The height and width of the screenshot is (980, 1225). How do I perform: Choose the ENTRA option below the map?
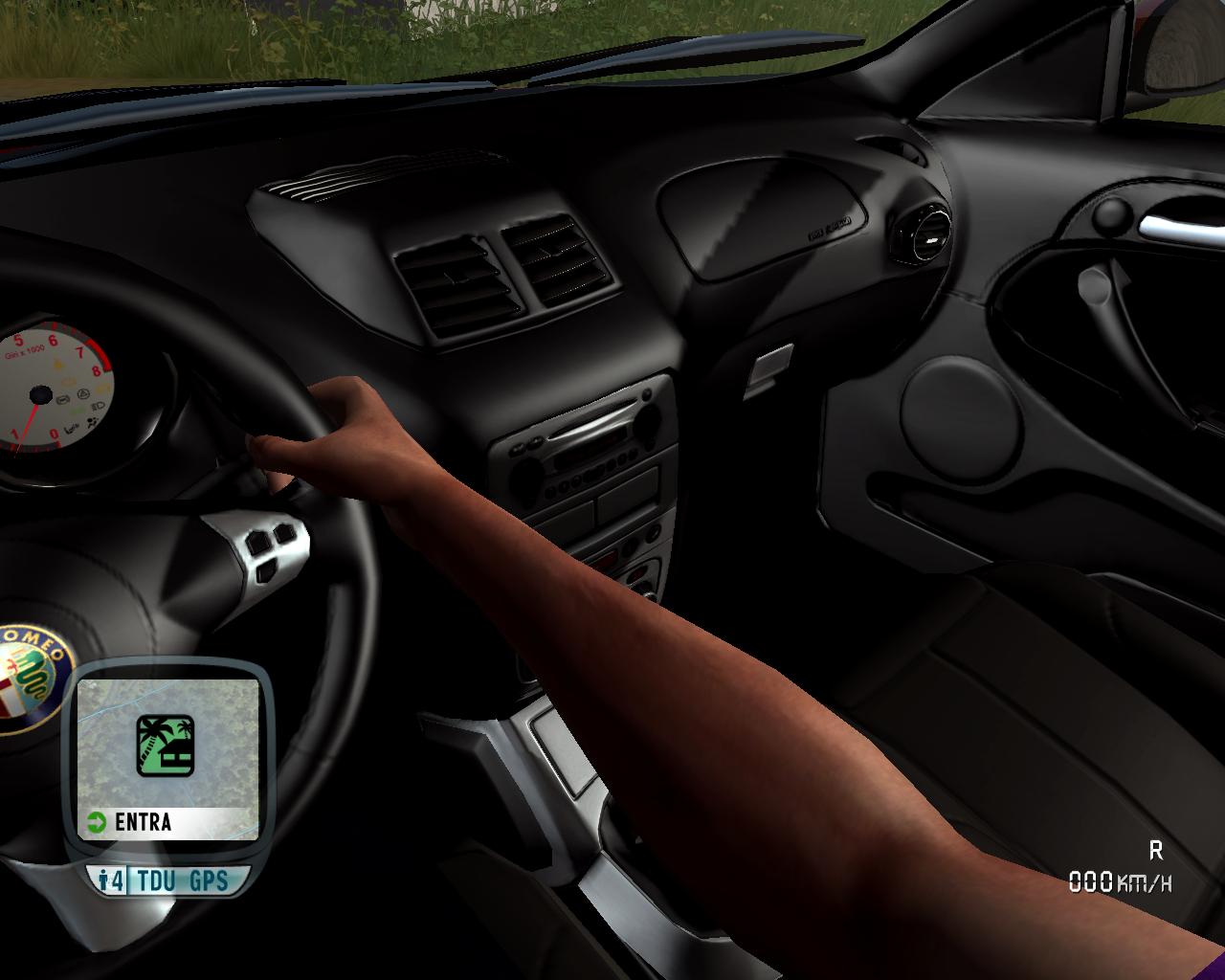pyautogui.click(x=144, y=822)
